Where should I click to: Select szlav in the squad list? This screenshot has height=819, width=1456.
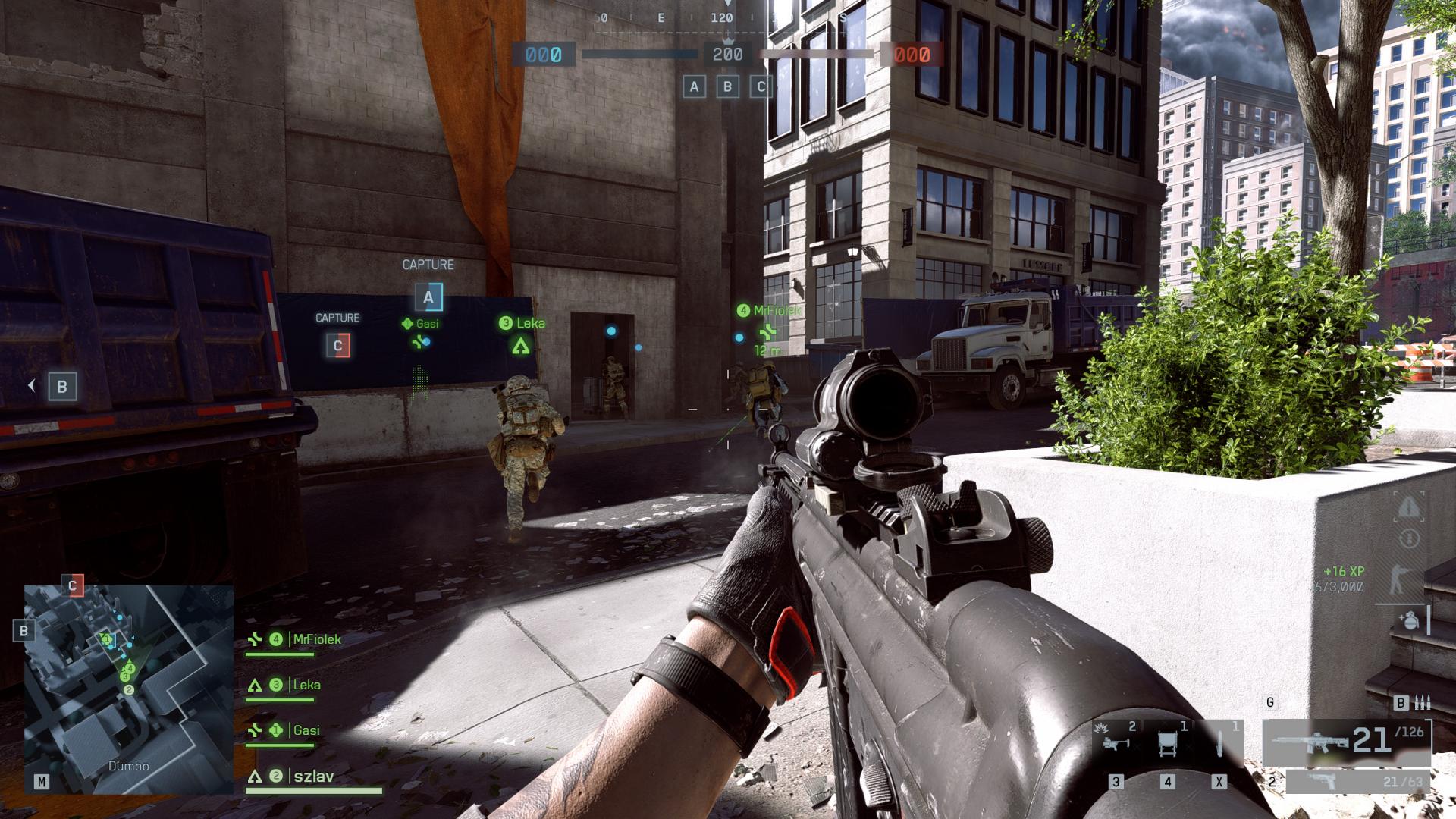tap(313, 777)
